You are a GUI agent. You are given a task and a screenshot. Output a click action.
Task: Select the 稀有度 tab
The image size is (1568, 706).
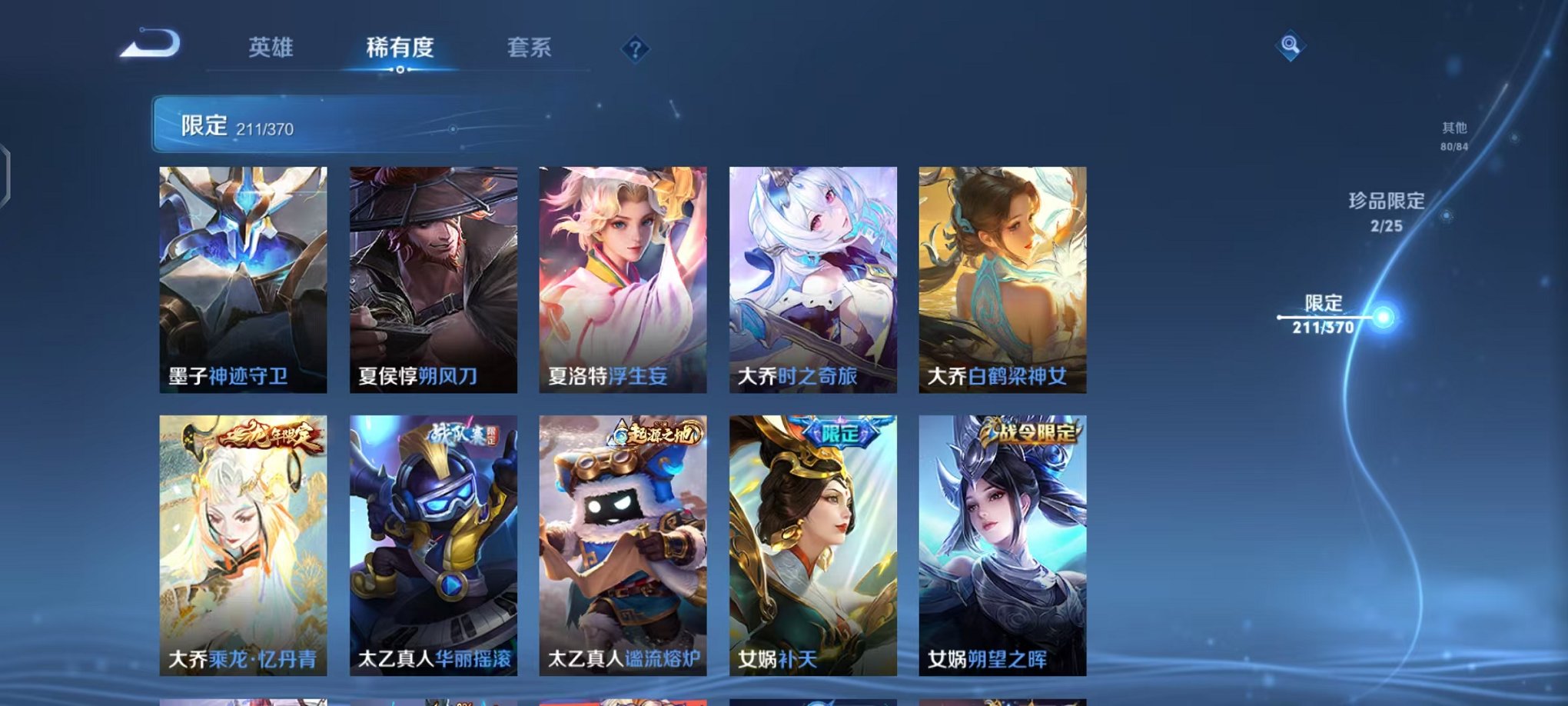[x=399, y=48]
